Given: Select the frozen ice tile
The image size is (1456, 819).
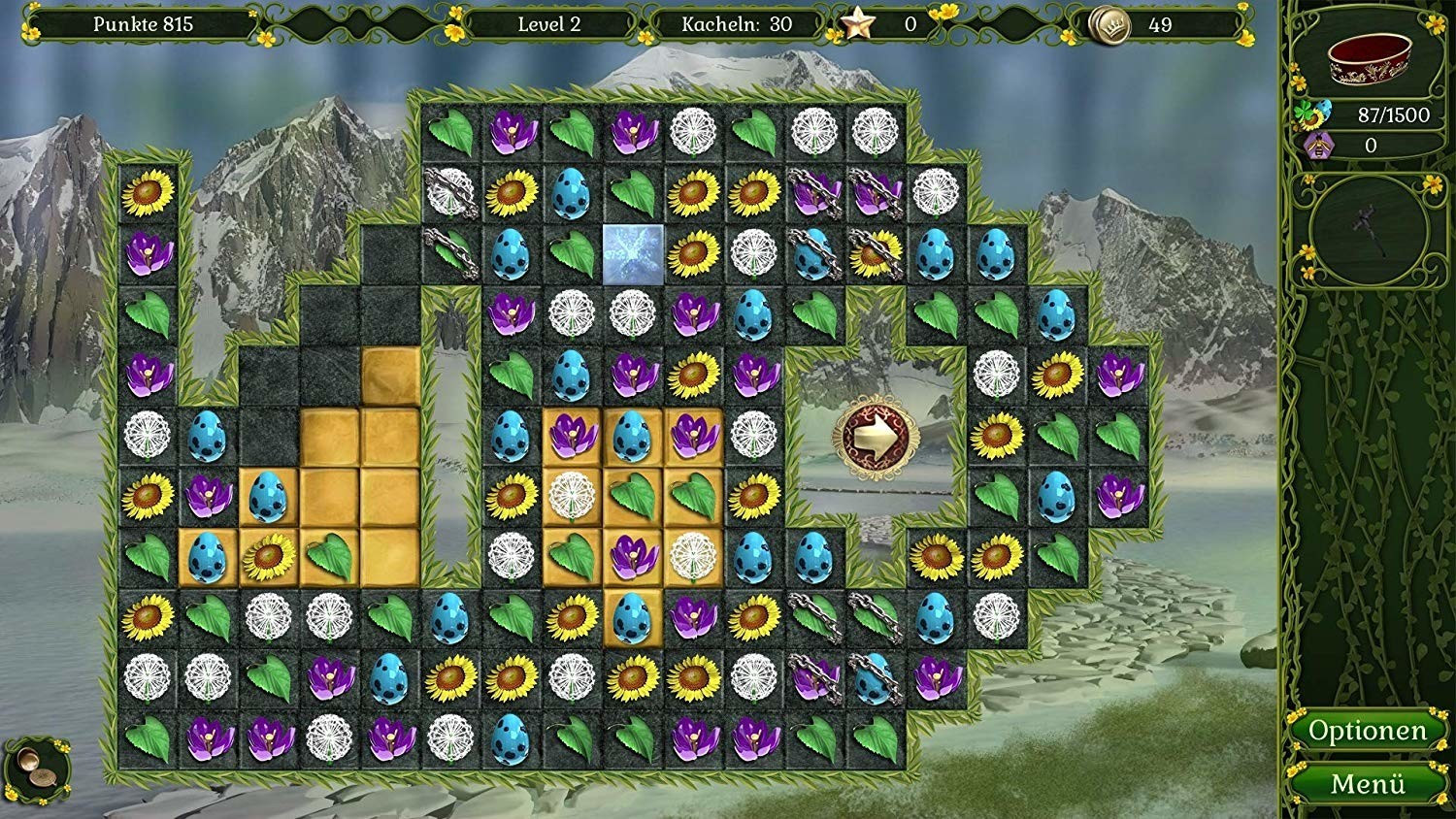Looking at the screenshot, I should (x=633, y=254).
